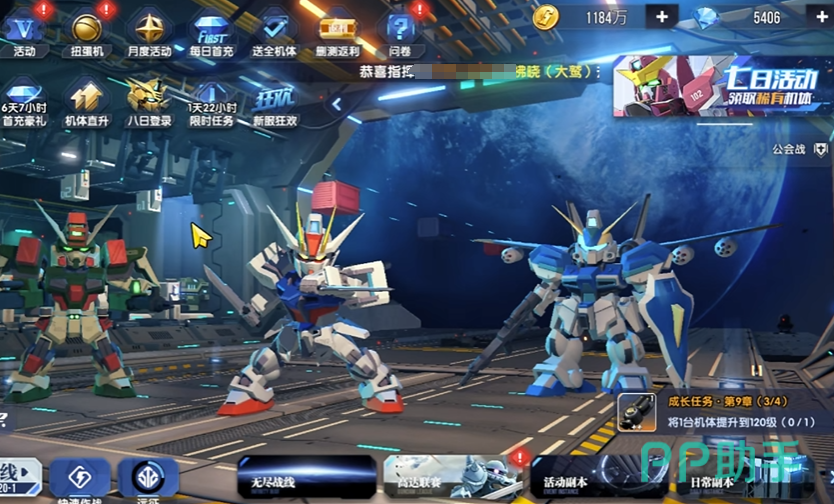Open 首充豪礼 first recharge gift
Screen dimensions: 834x504
pyautogui.click(x=22, y=100)
